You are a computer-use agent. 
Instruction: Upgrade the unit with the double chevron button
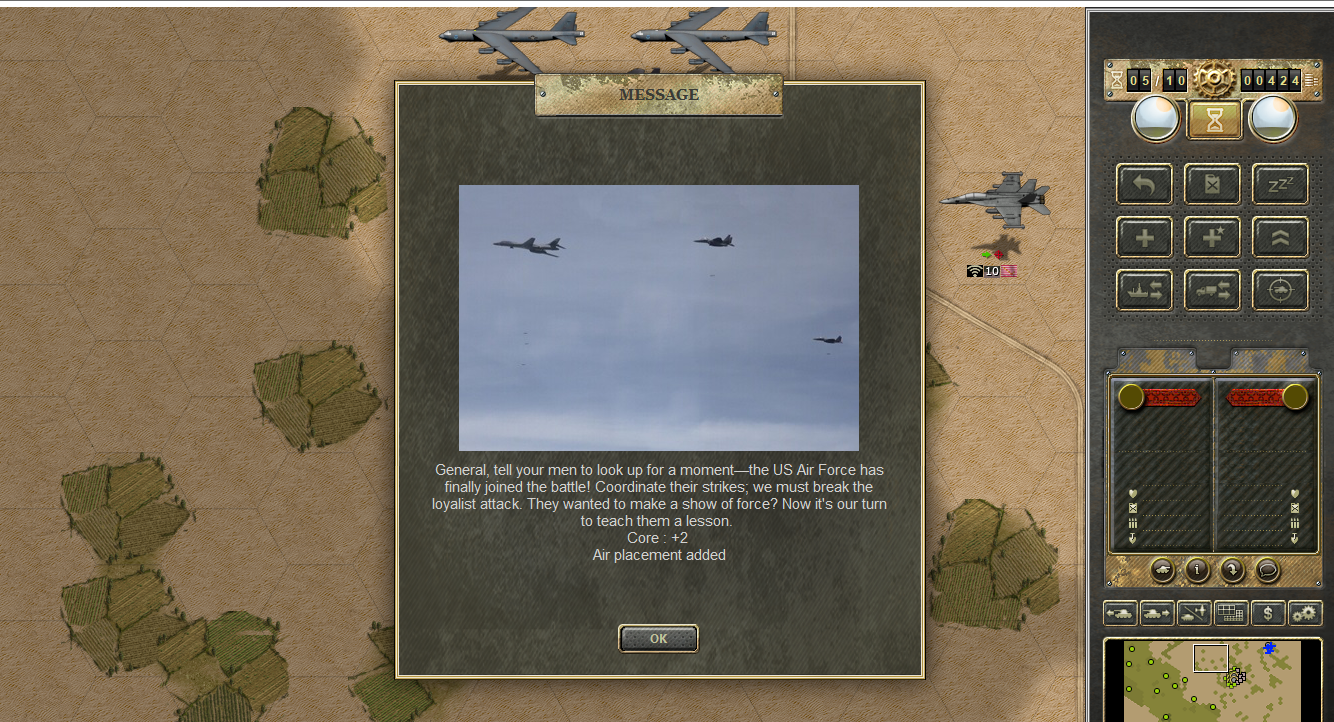click(x=1280, y=237)
